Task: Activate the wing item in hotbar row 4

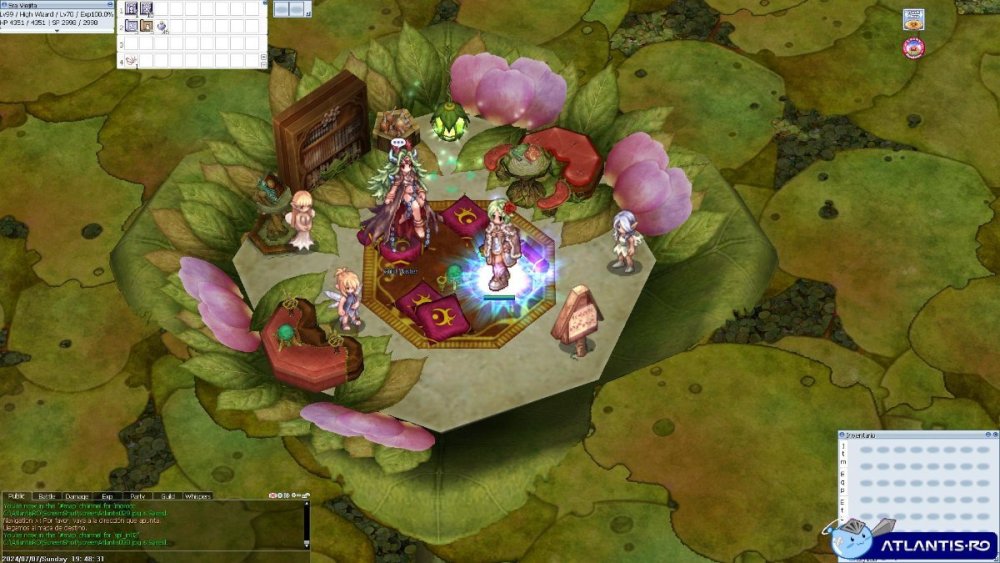Action: [x=132, y=61]
